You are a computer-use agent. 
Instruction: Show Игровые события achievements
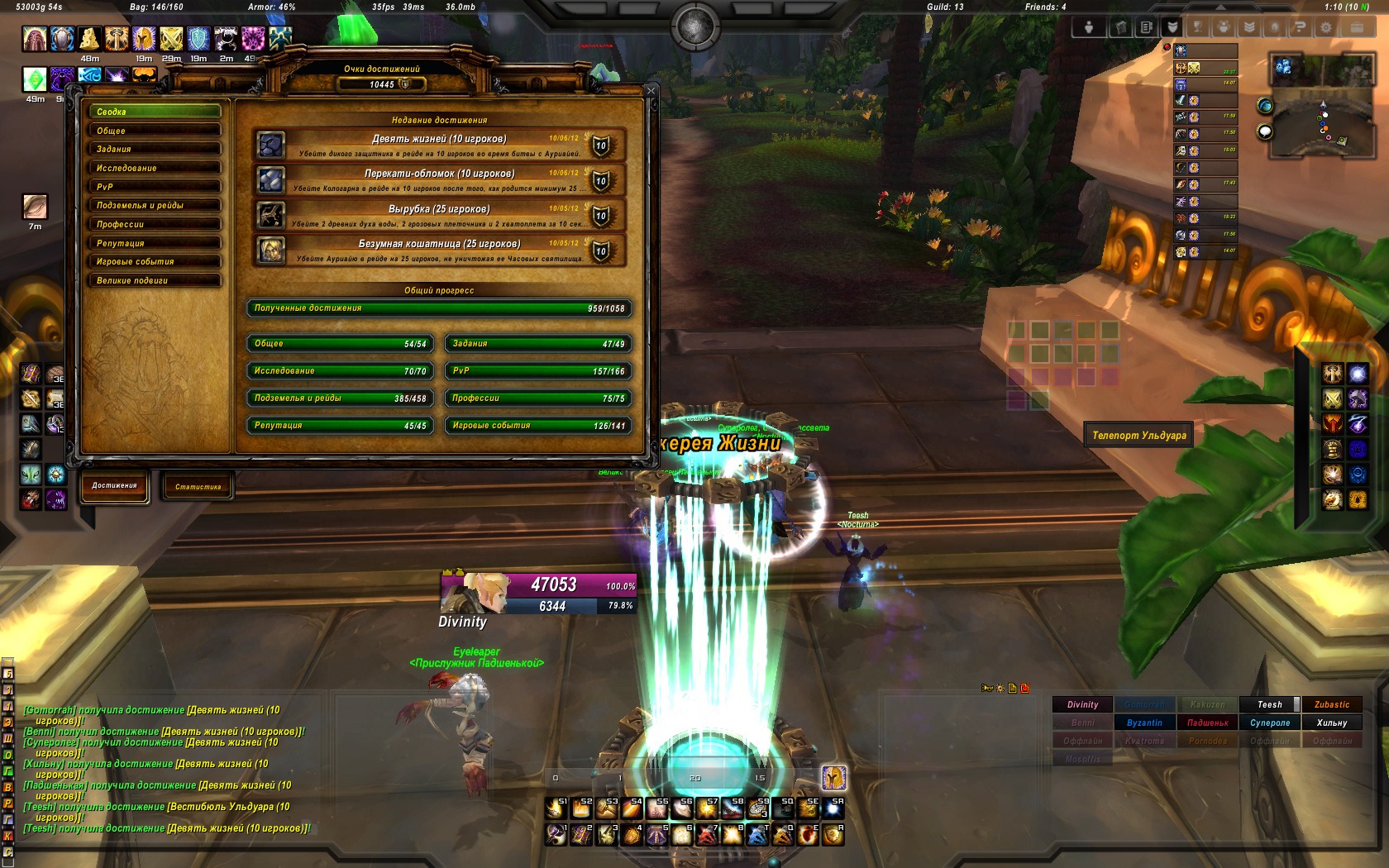pyautogui.click(x=155, y=262)
